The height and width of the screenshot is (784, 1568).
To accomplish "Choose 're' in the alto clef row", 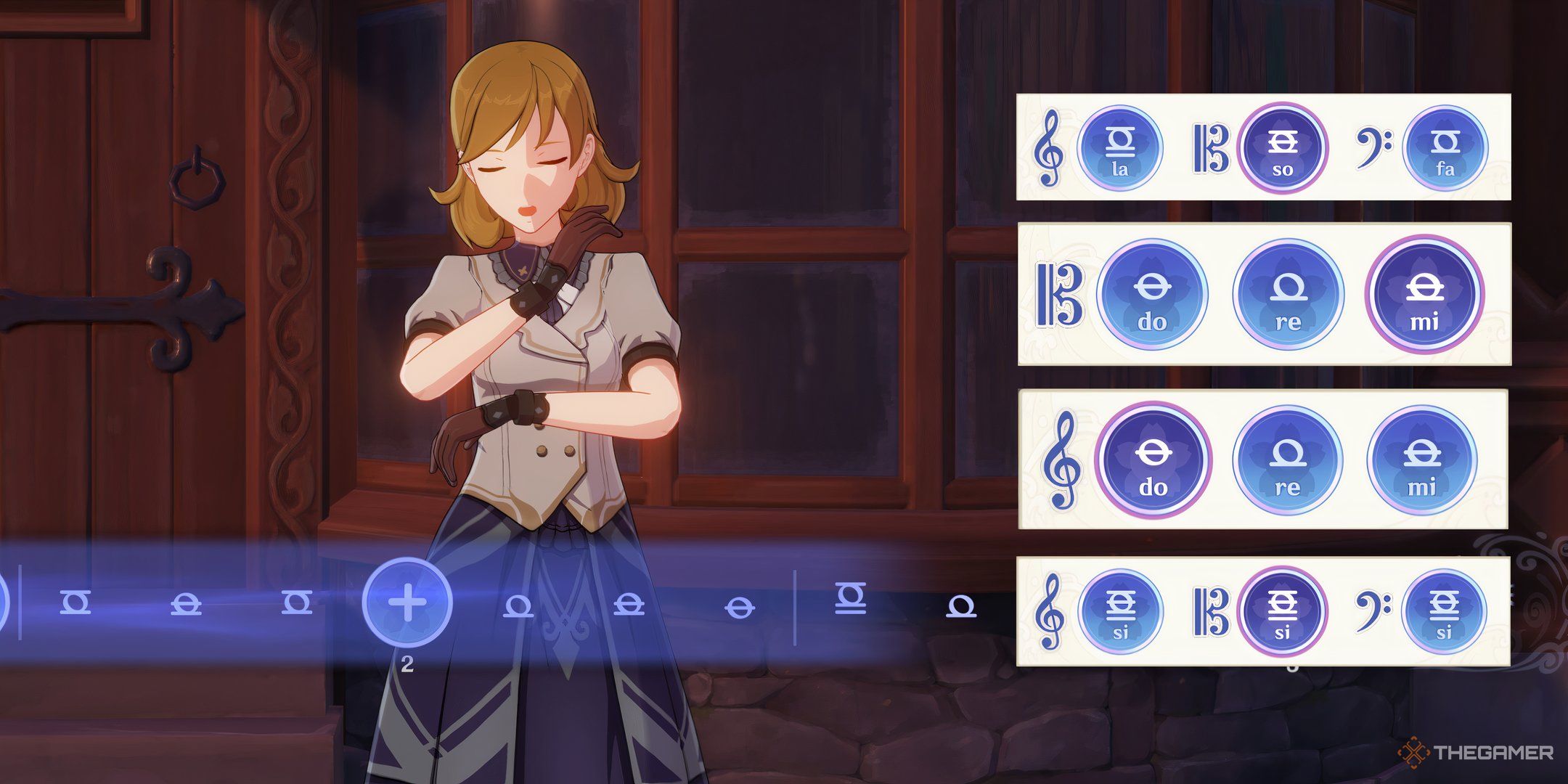I will pyautogui.click(x=1288, y=295).
